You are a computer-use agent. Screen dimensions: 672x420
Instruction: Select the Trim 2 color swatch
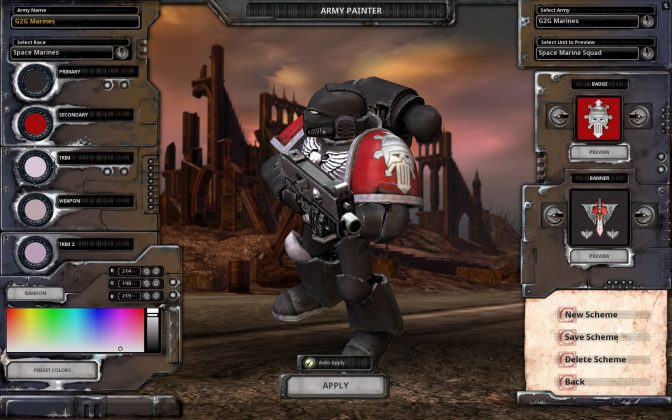(x=36, y=252)
